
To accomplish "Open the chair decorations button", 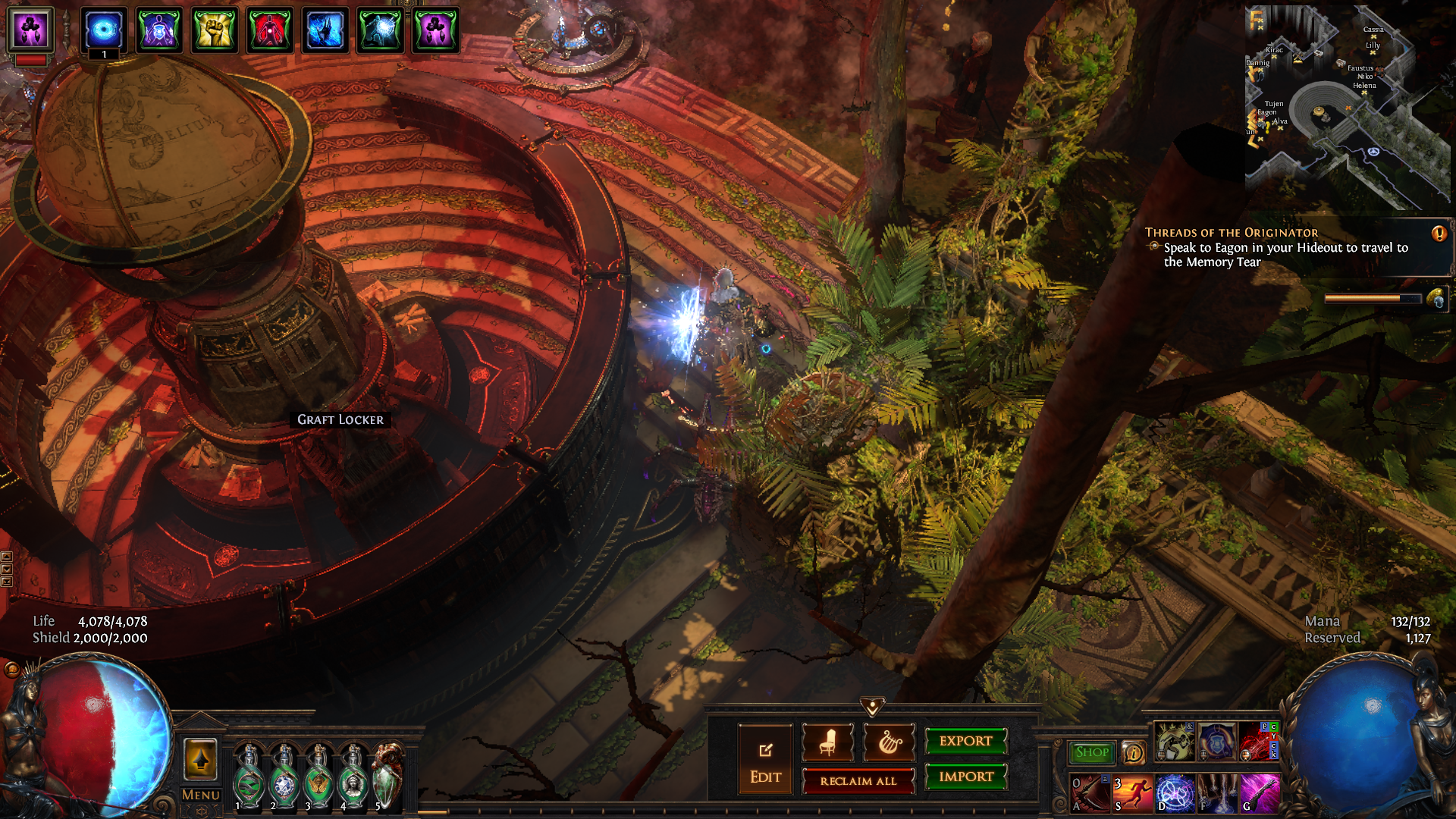I will pos(827,742).
